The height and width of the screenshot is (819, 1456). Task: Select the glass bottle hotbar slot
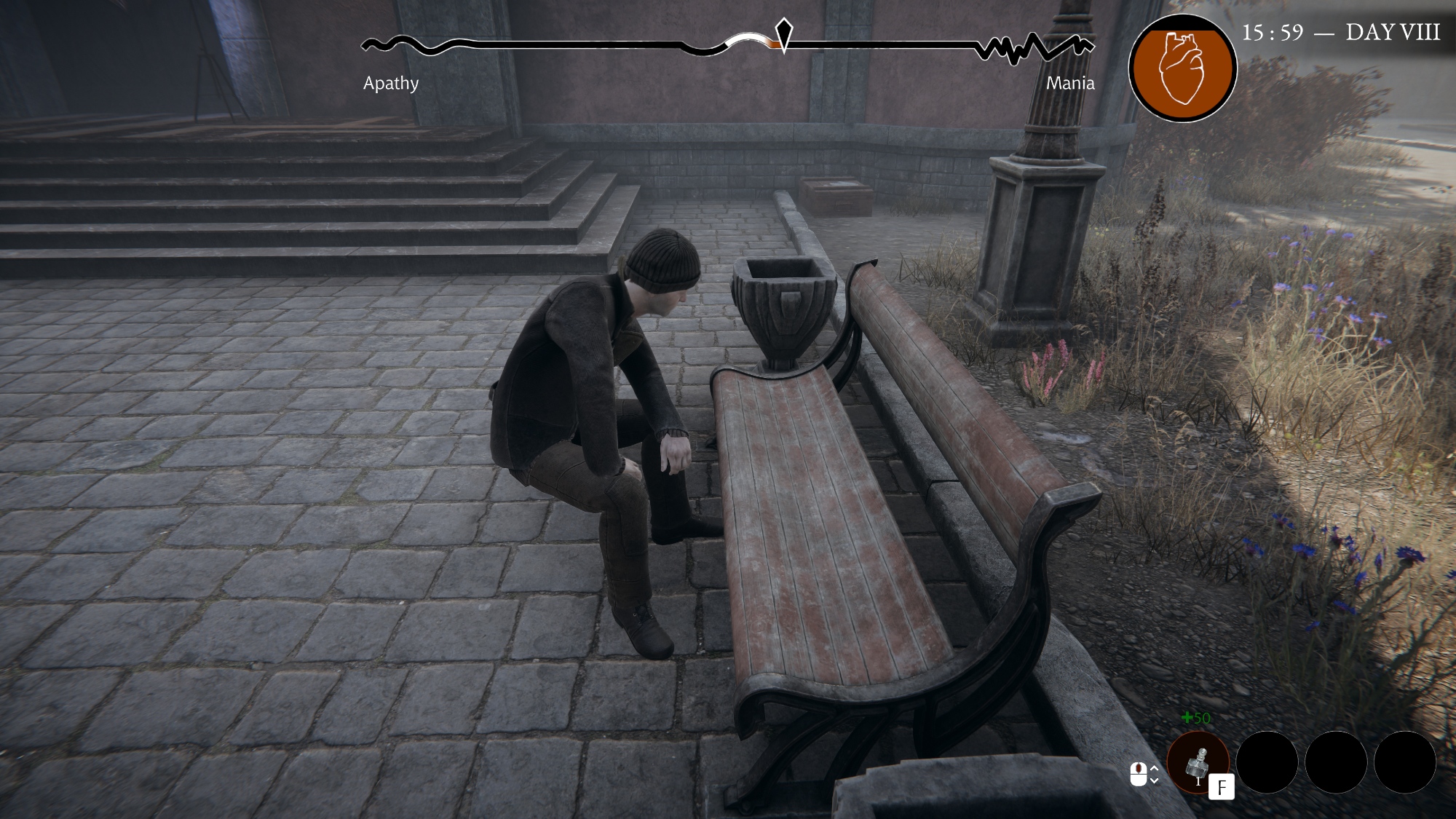tap(1197, 763)
